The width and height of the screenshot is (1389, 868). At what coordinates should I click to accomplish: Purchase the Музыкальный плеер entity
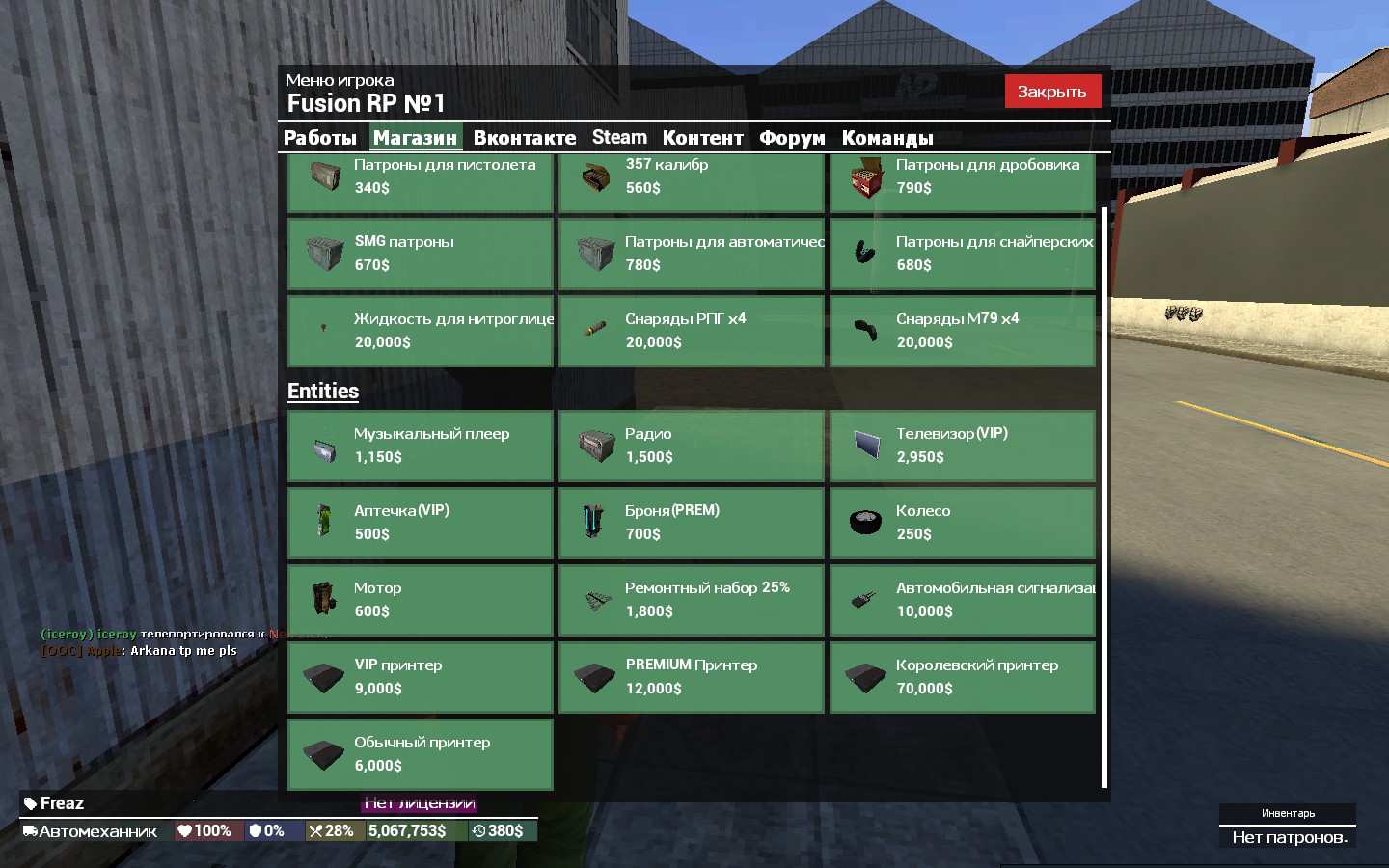[x=421, y=446]
